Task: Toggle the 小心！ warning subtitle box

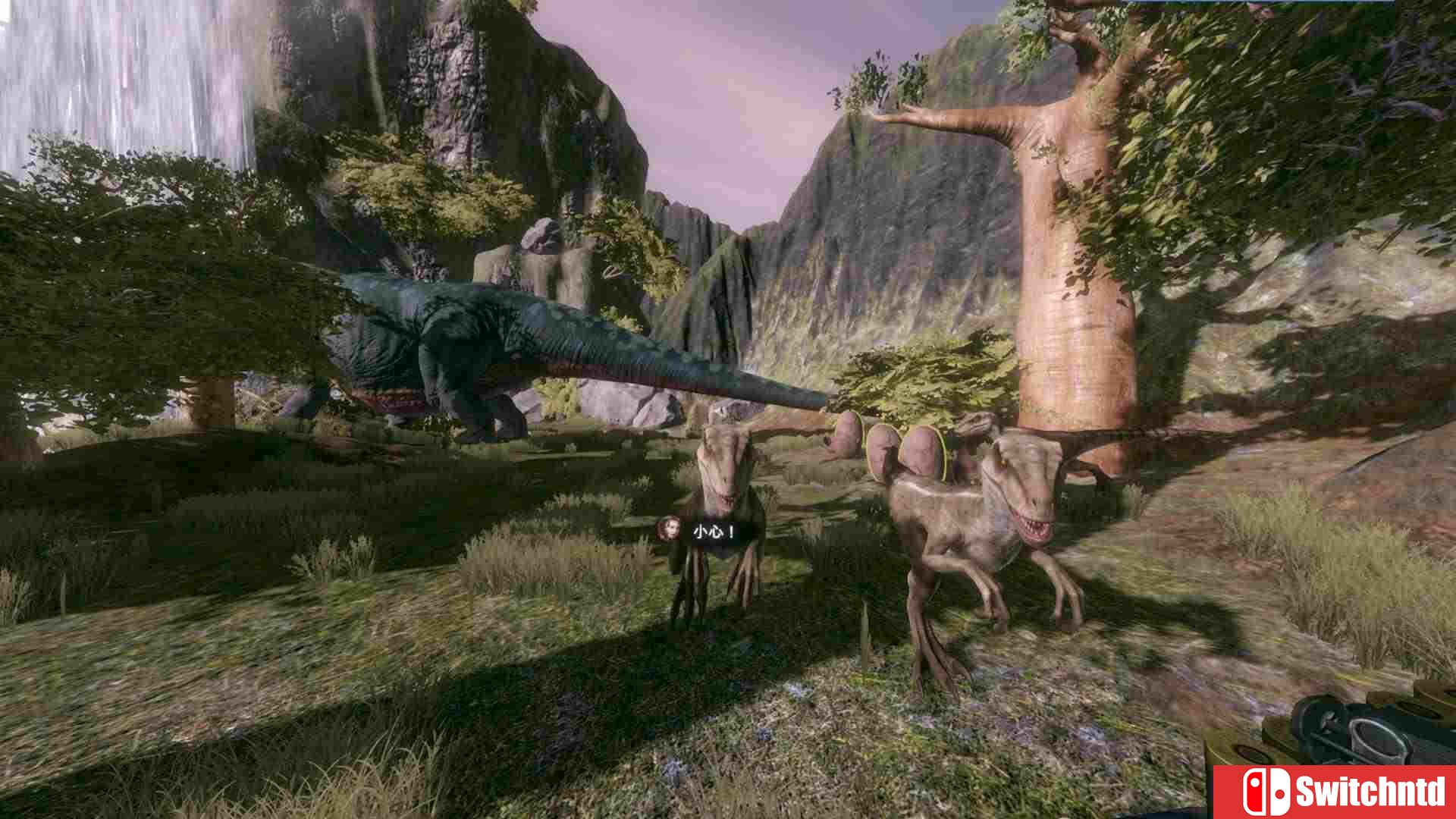Action: [713, 531]
